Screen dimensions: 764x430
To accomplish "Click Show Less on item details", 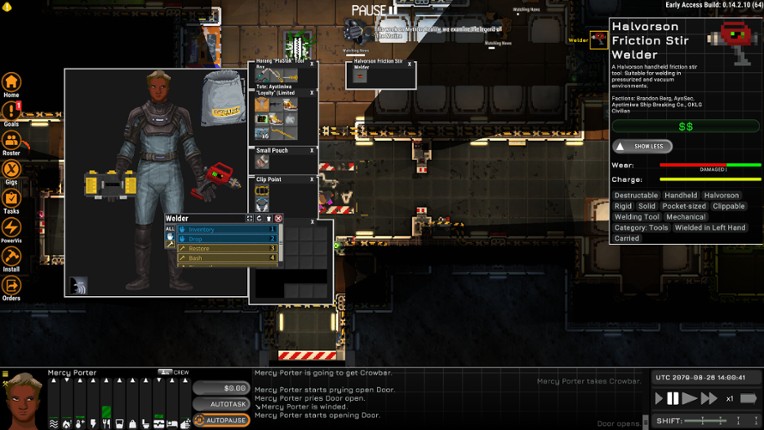I will (642, 146).
